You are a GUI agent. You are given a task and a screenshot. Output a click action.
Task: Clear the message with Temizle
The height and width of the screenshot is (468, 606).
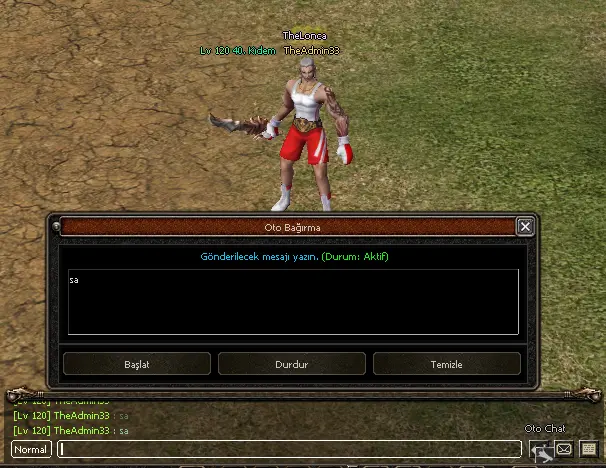pyautogui.click(x=447, y=364)
